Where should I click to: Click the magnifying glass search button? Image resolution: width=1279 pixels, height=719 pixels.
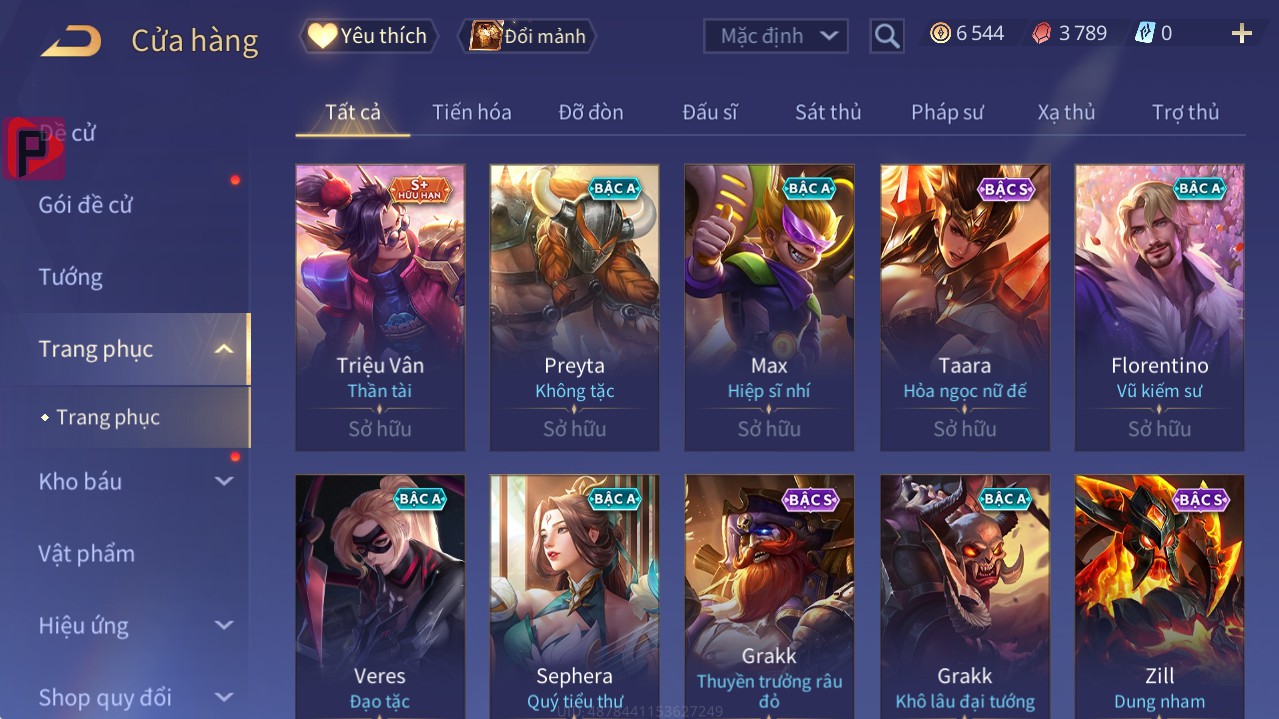[x=886, y=36]
